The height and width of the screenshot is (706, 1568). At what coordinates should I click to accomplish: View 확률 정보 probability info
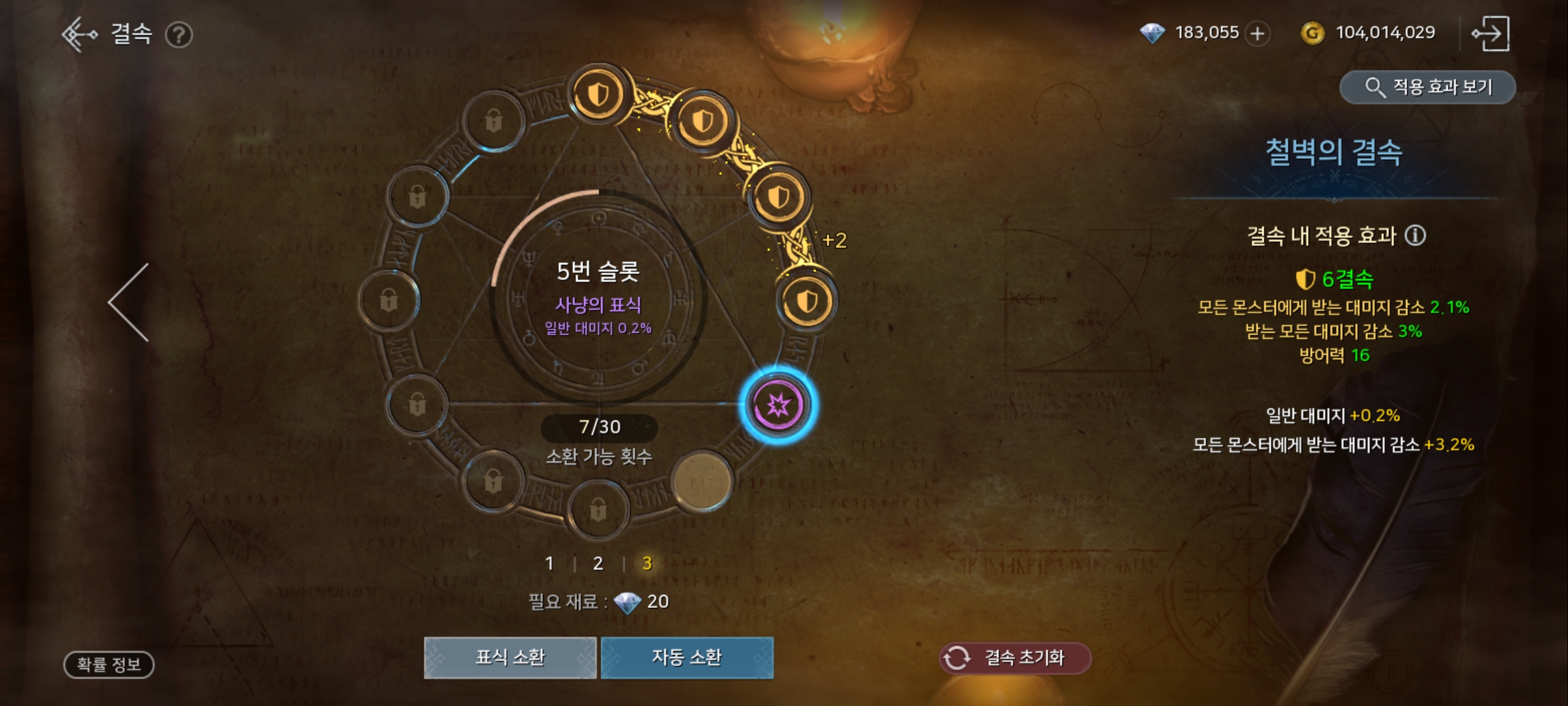[x=108, y=664]
